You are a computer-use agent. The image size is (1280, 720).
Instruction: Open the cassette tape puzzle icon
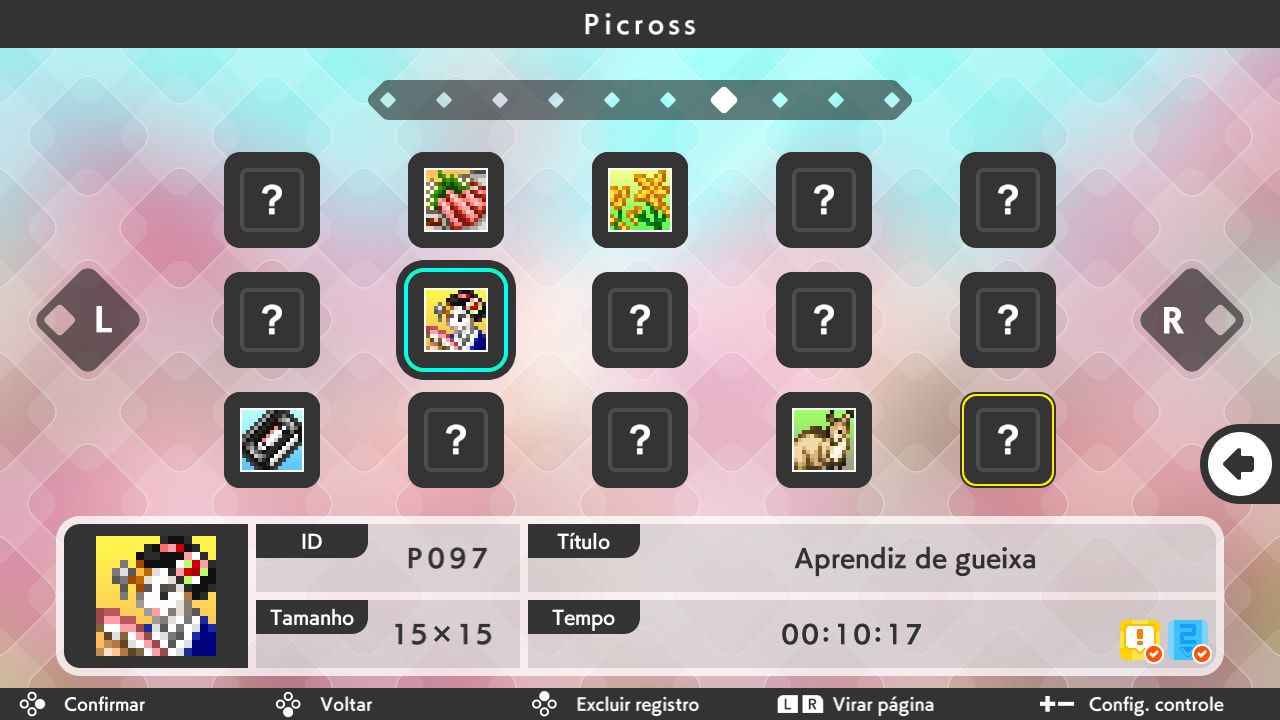271,440
